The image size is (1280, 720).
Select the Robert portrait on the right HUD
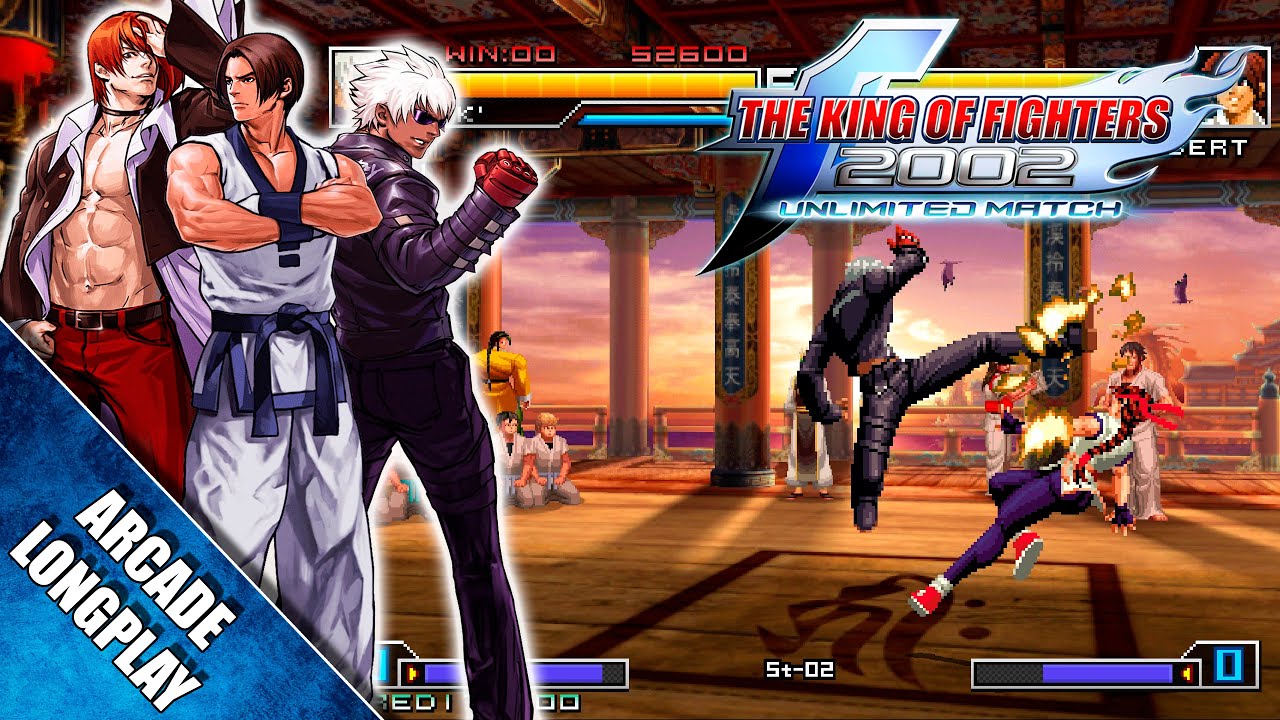pos(1240,102)
